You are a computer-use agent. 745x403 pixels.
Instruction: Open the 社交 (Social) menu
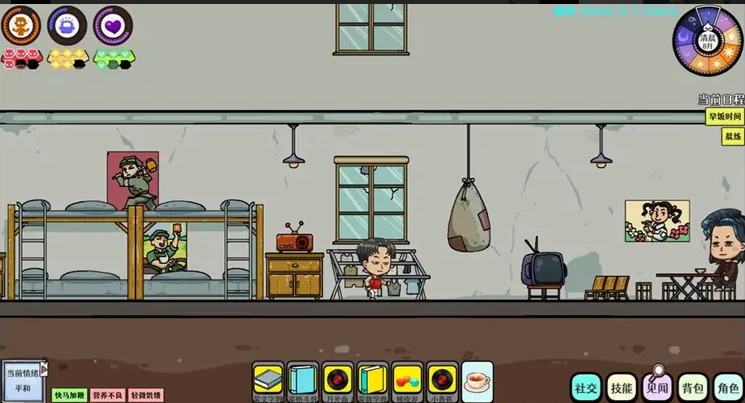point(586,386)
